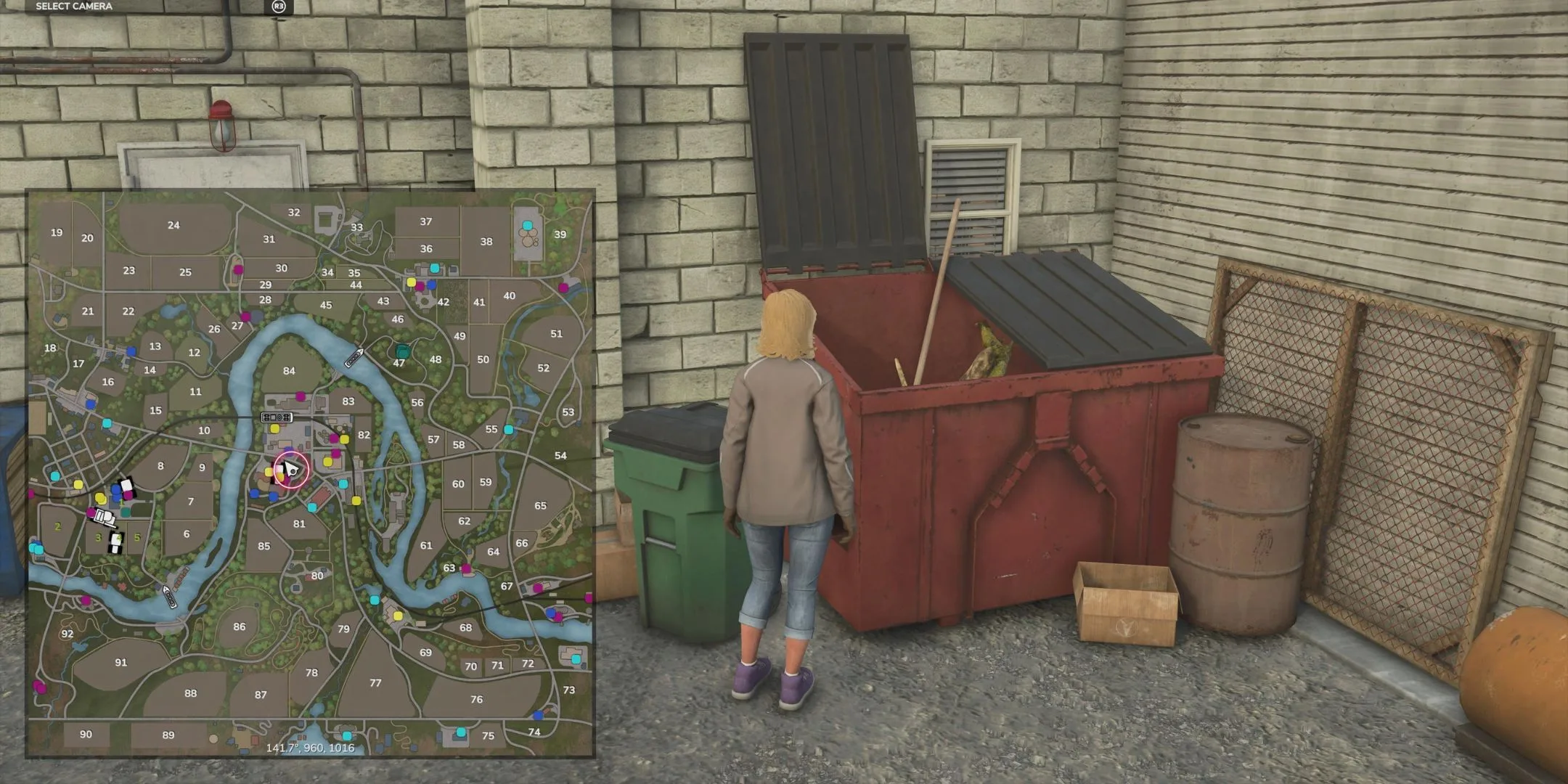Click the magenta marker next to field 27

(245, 317)
